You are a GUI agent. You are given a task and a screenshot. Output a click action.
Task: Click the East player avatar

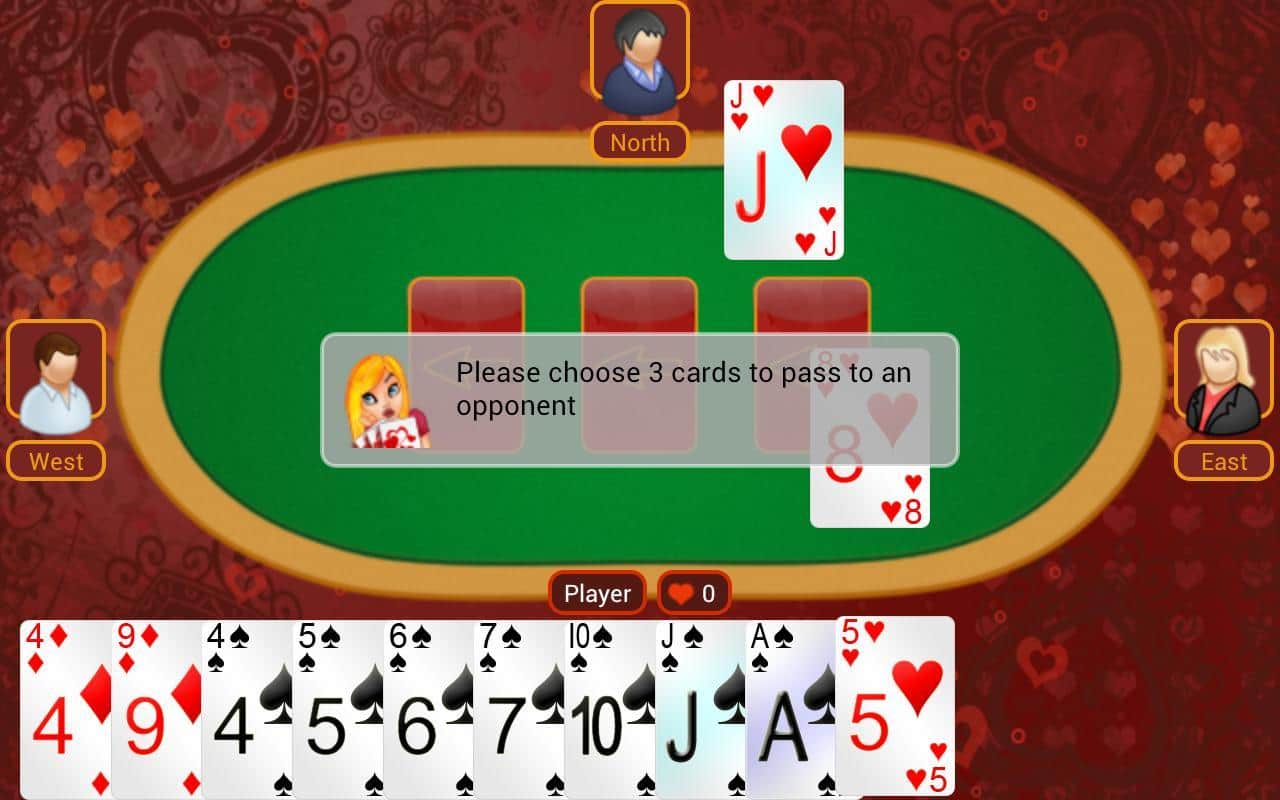[x=1222, y=370]
